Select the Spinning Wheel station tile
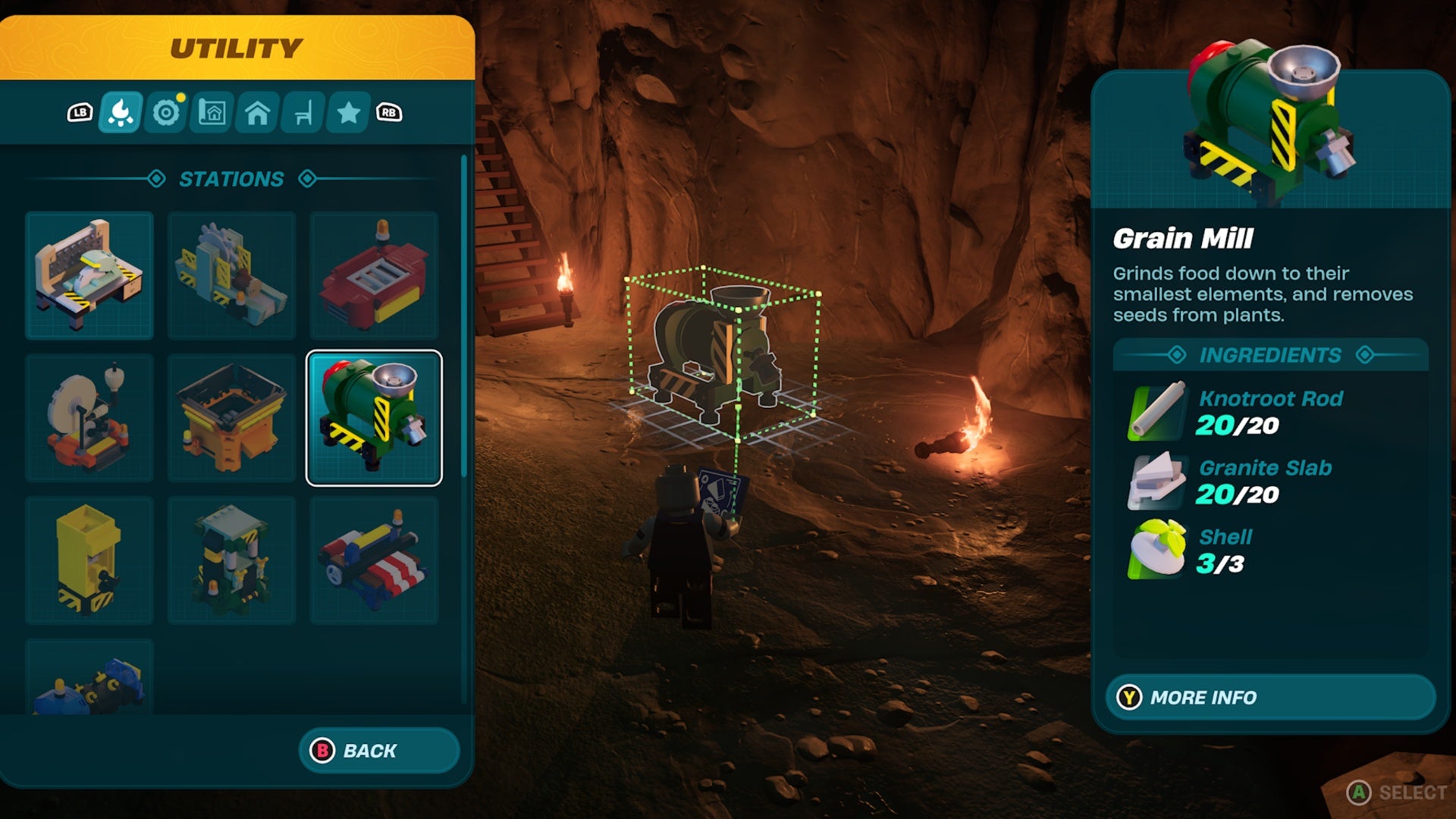Viewport: 1456px width, 819px height. 89,418
